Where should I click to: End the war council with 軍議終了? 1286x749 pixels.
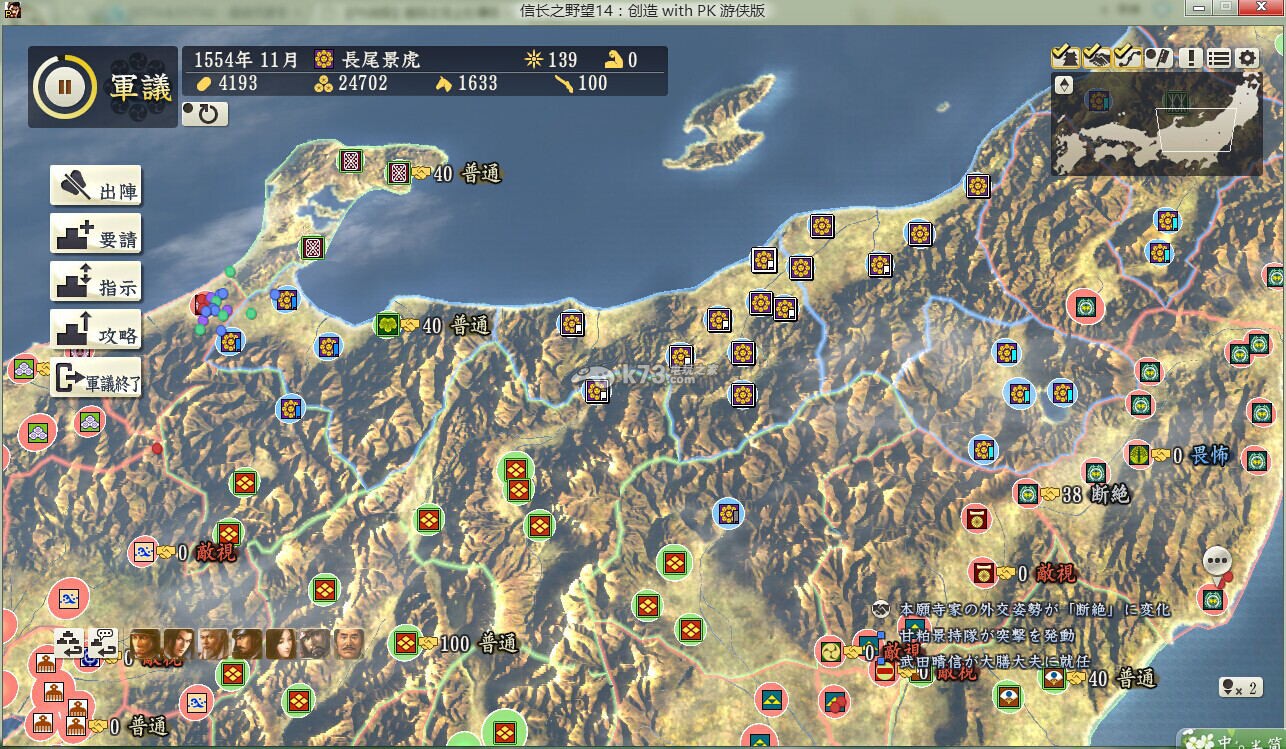(x=96, y=380)
